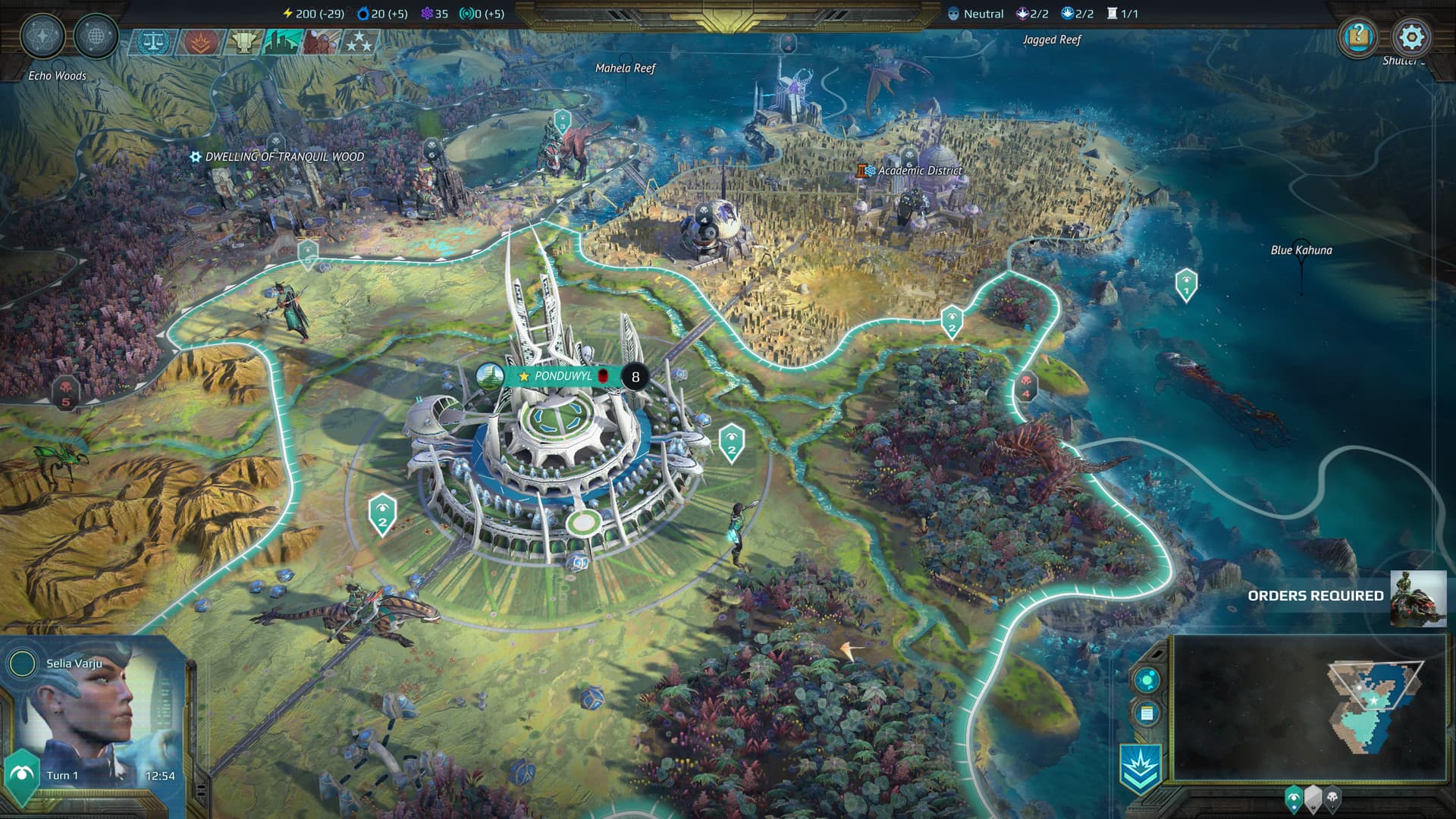
Task: Open the trophy achievements icon on the toolbar
Action: point(243,42)
